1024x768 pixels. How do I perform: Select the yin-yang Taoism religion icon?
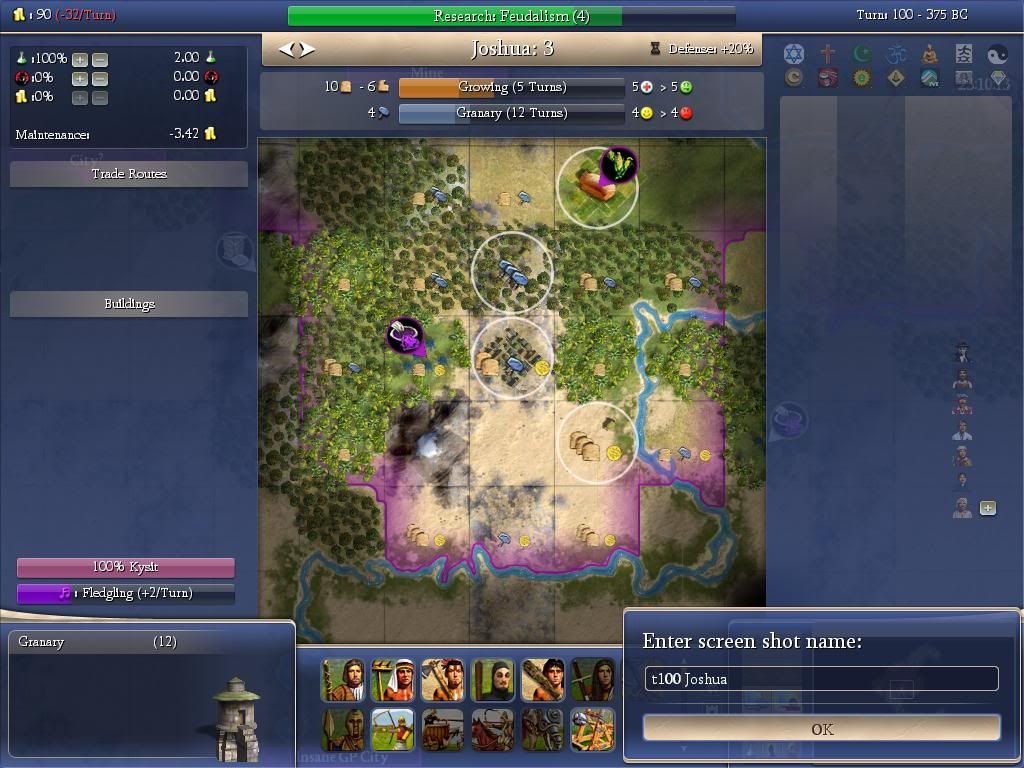(997, 54)
